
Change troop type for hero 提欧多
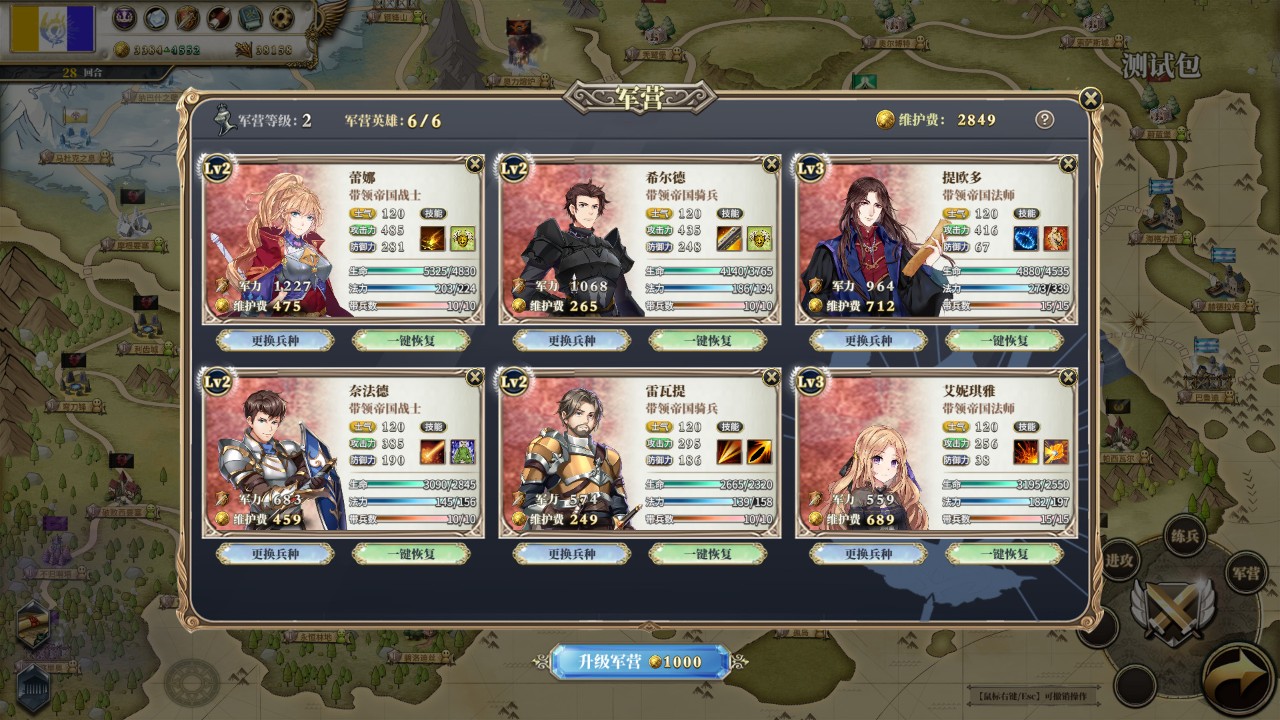coord(868,340)
